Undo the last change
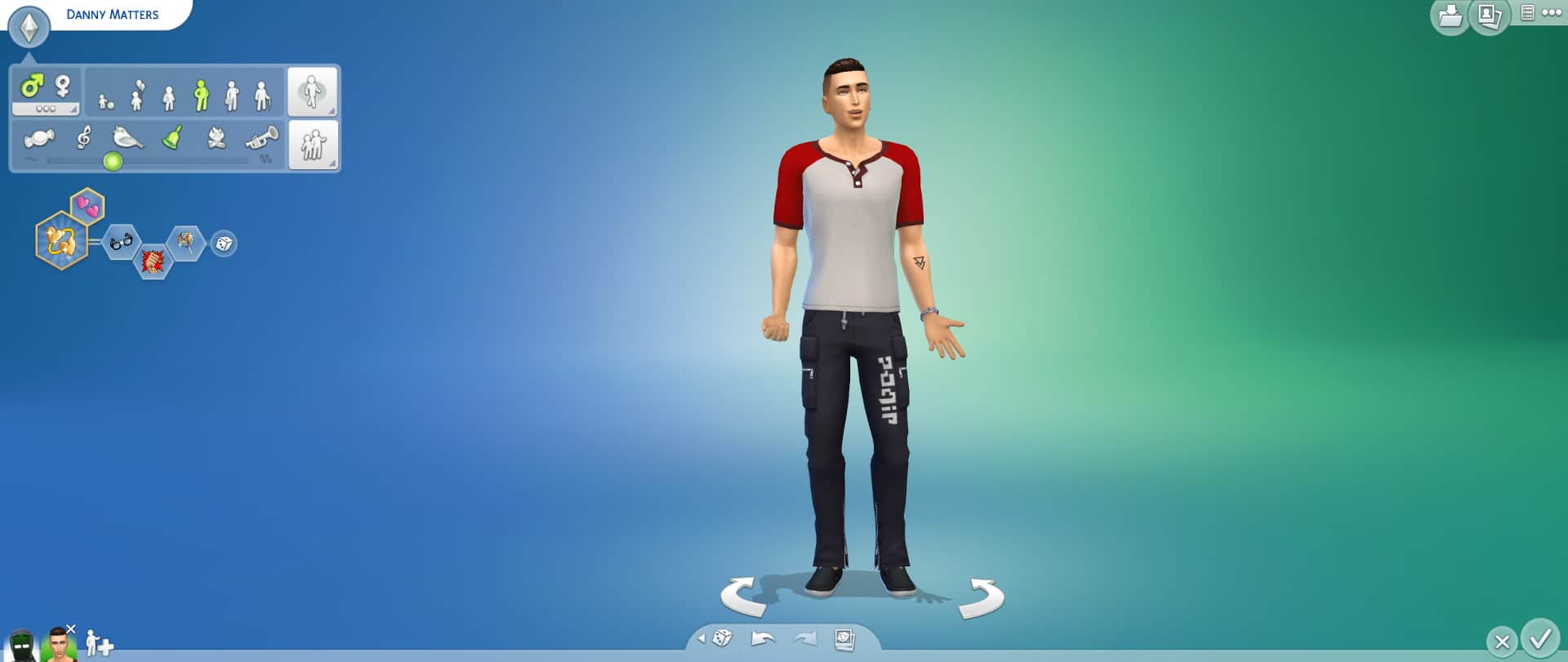1568x662 pixels. tap(763, 638)
